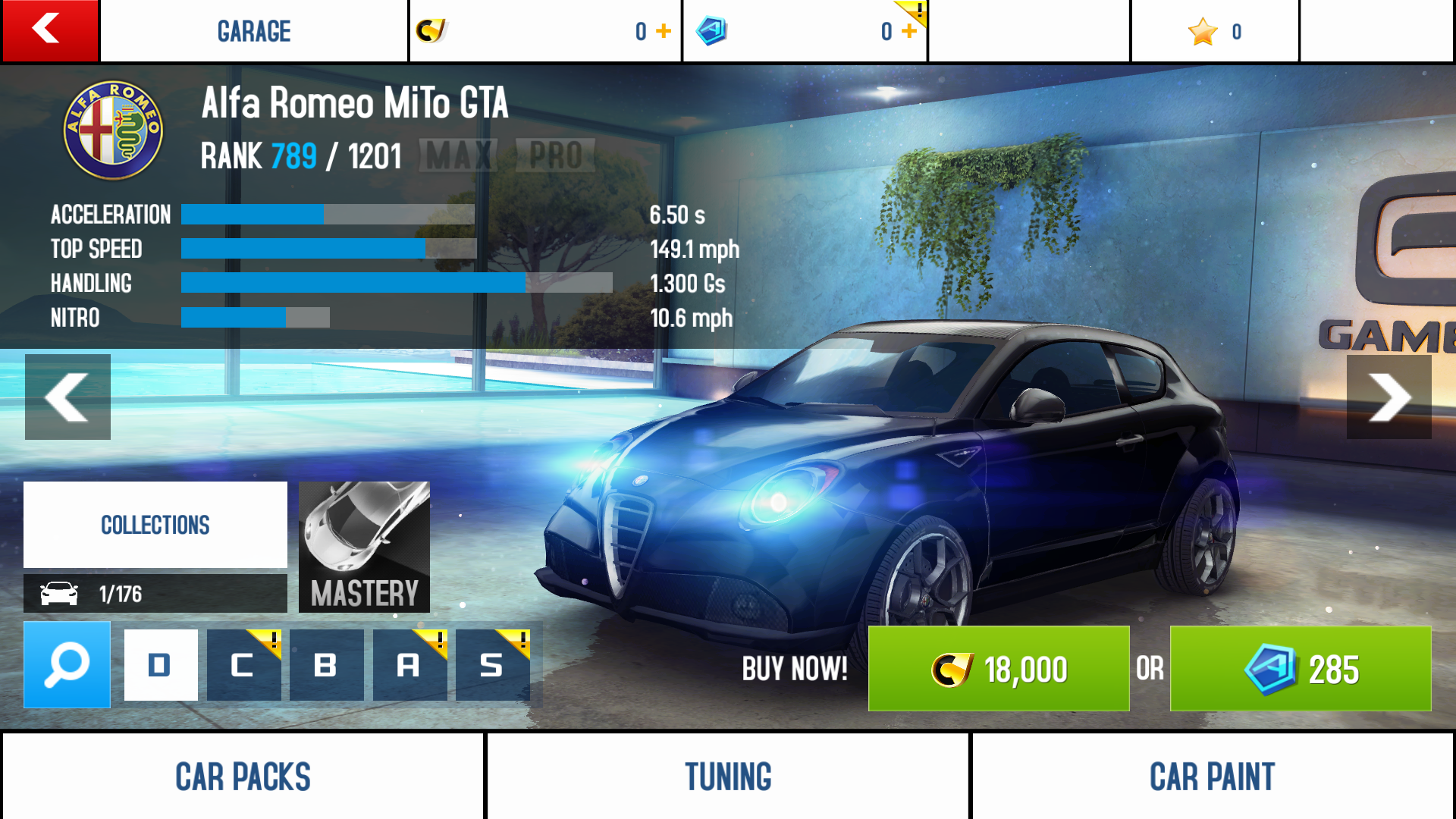Screen dimensions: 1456x819
Task: Show the next car in garage
Action: (x=1389, y=397)
